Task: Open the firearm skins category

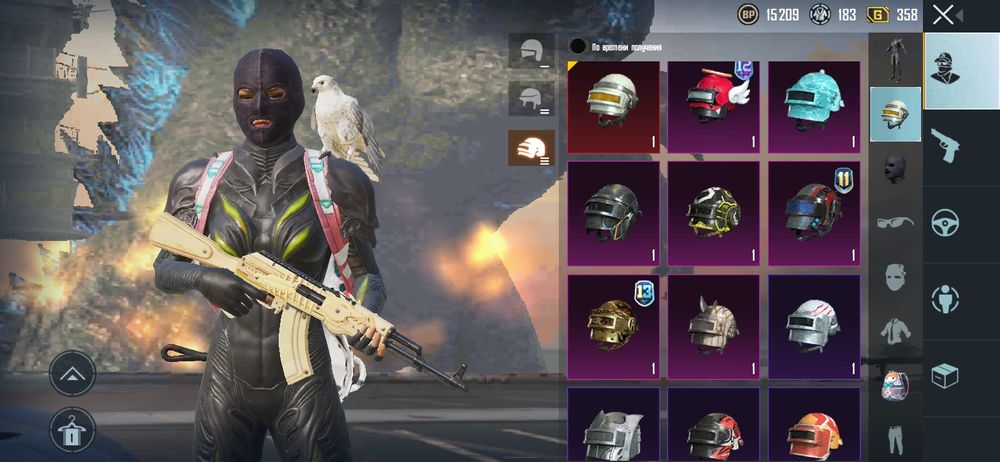Action: point(945,146)
